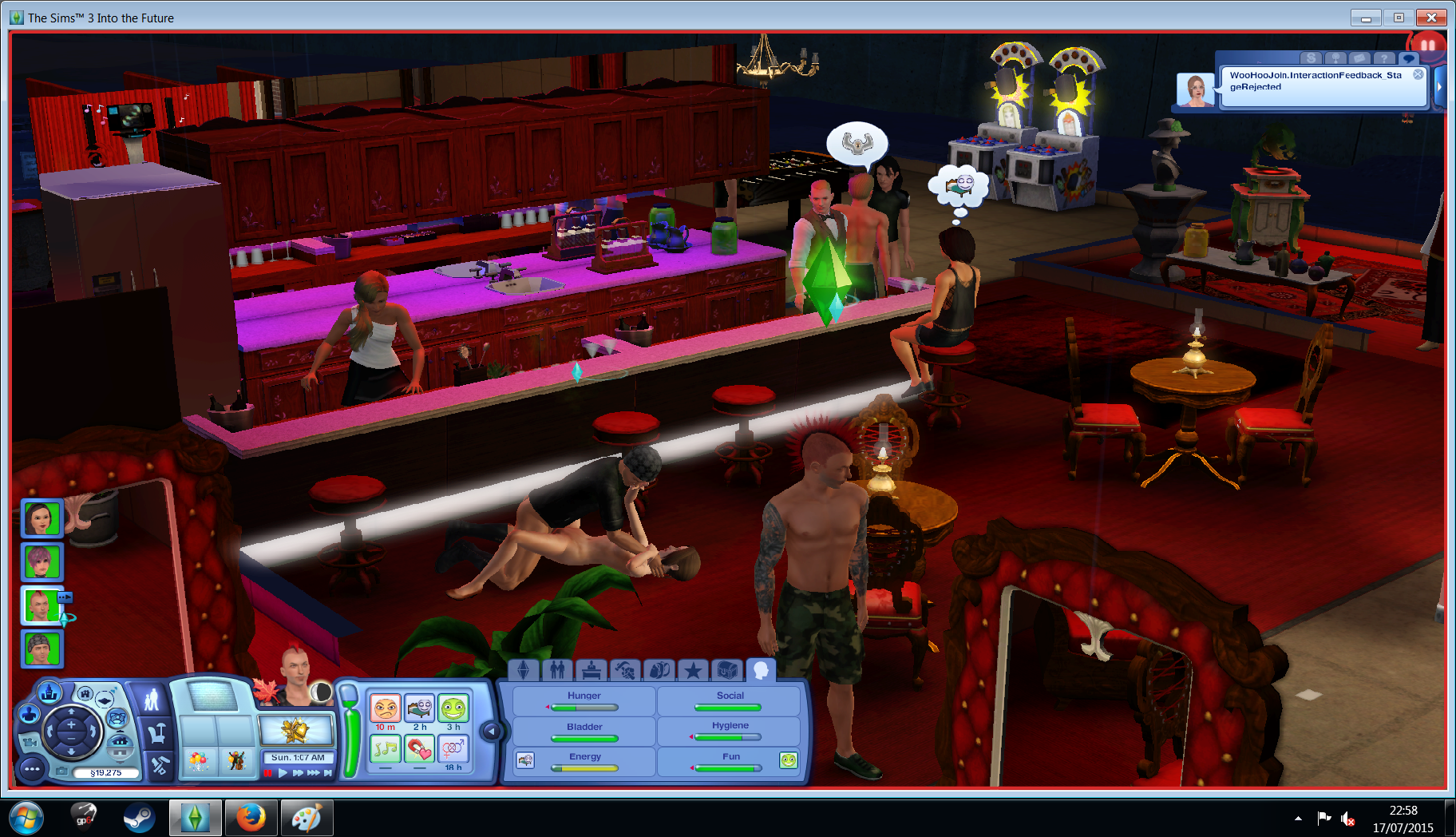Viewport: 1456px width, 837px height.
Task: Click the angry face moodlet
Action: [x=385, y=708]
